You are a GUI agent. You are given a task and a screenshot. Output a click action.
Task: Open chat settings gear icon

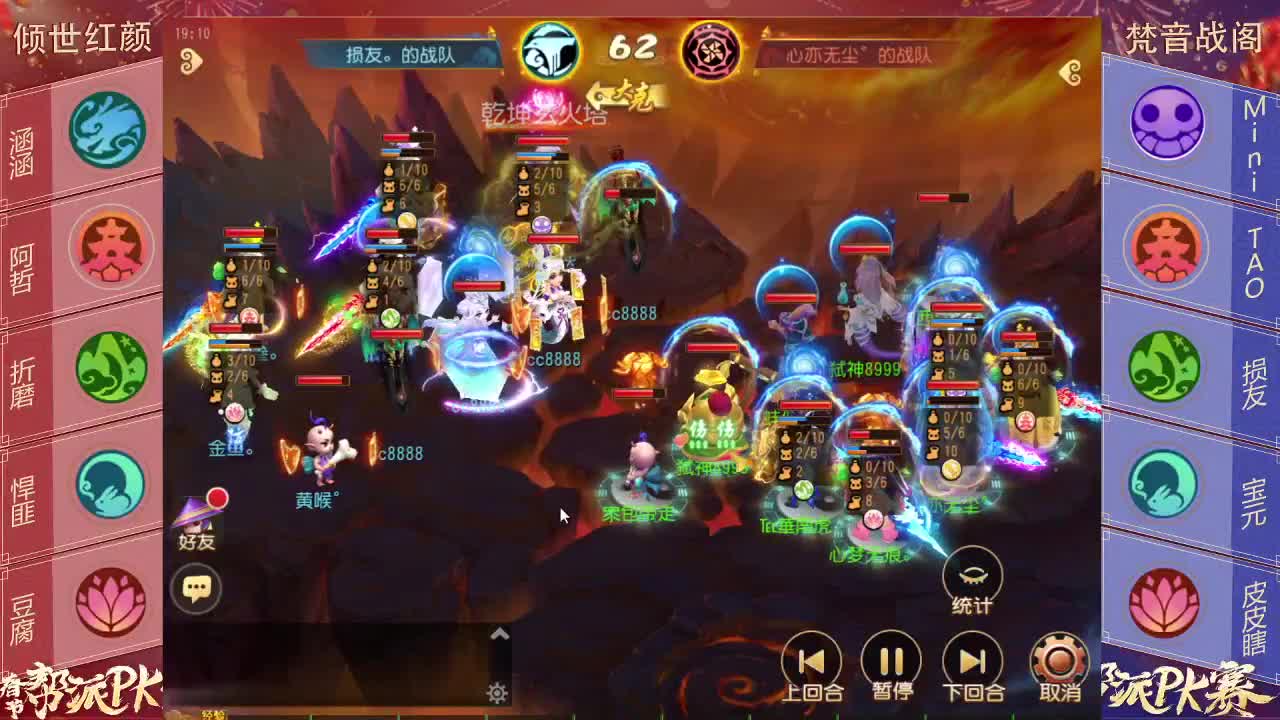pyautogui.click(x=497, y=693)
